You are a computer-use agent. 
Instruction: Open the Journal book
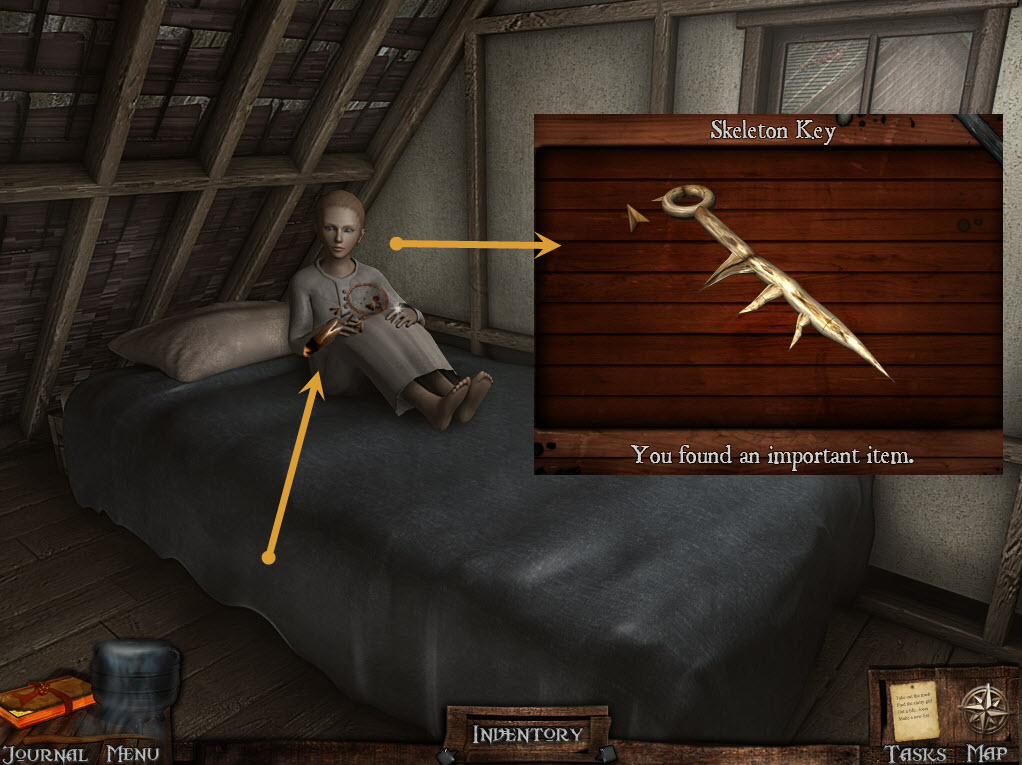pos(42,704)
